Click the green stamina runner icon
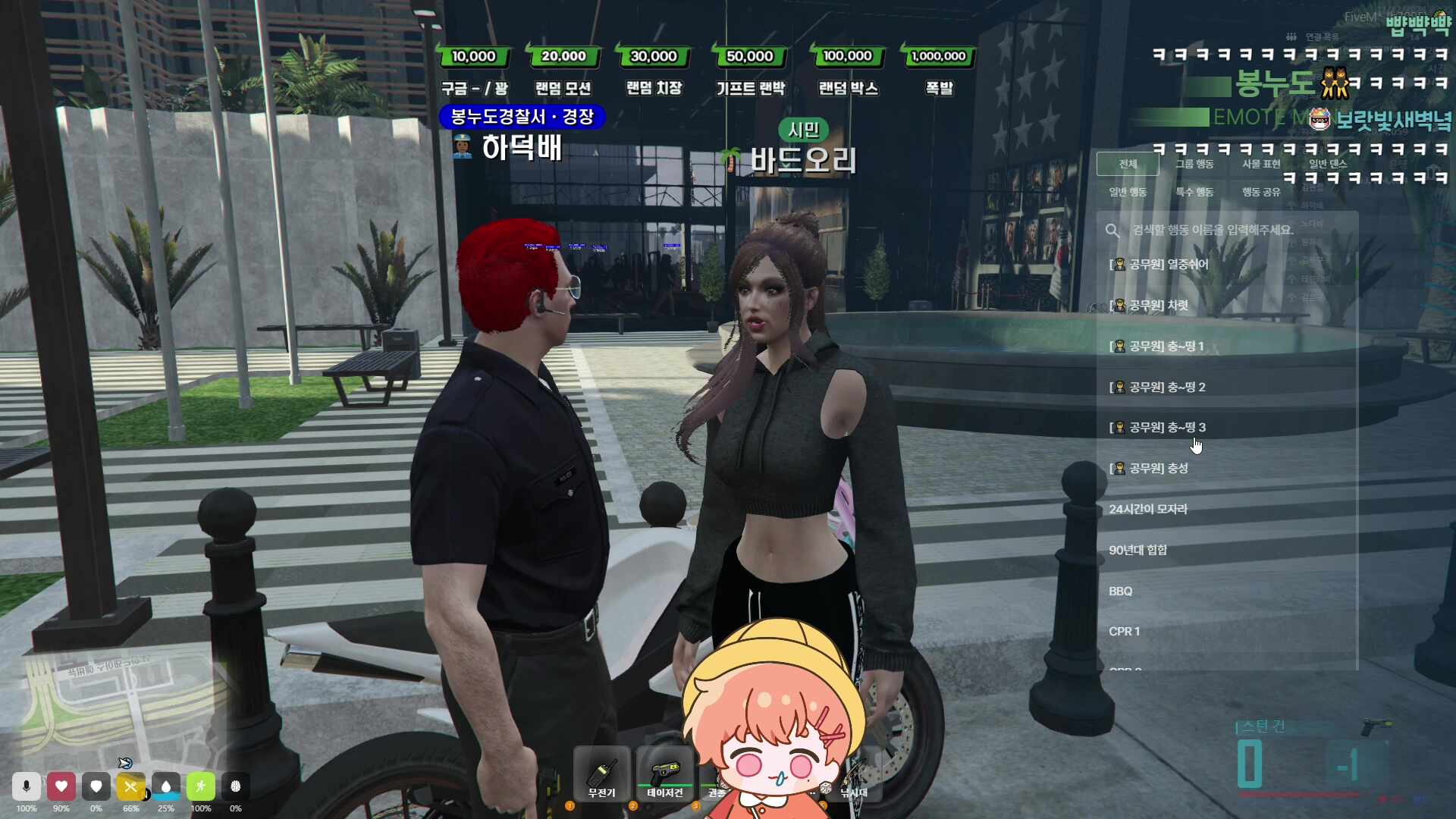Viewport: 1456px width, 819px height. (x=201, y=786)
